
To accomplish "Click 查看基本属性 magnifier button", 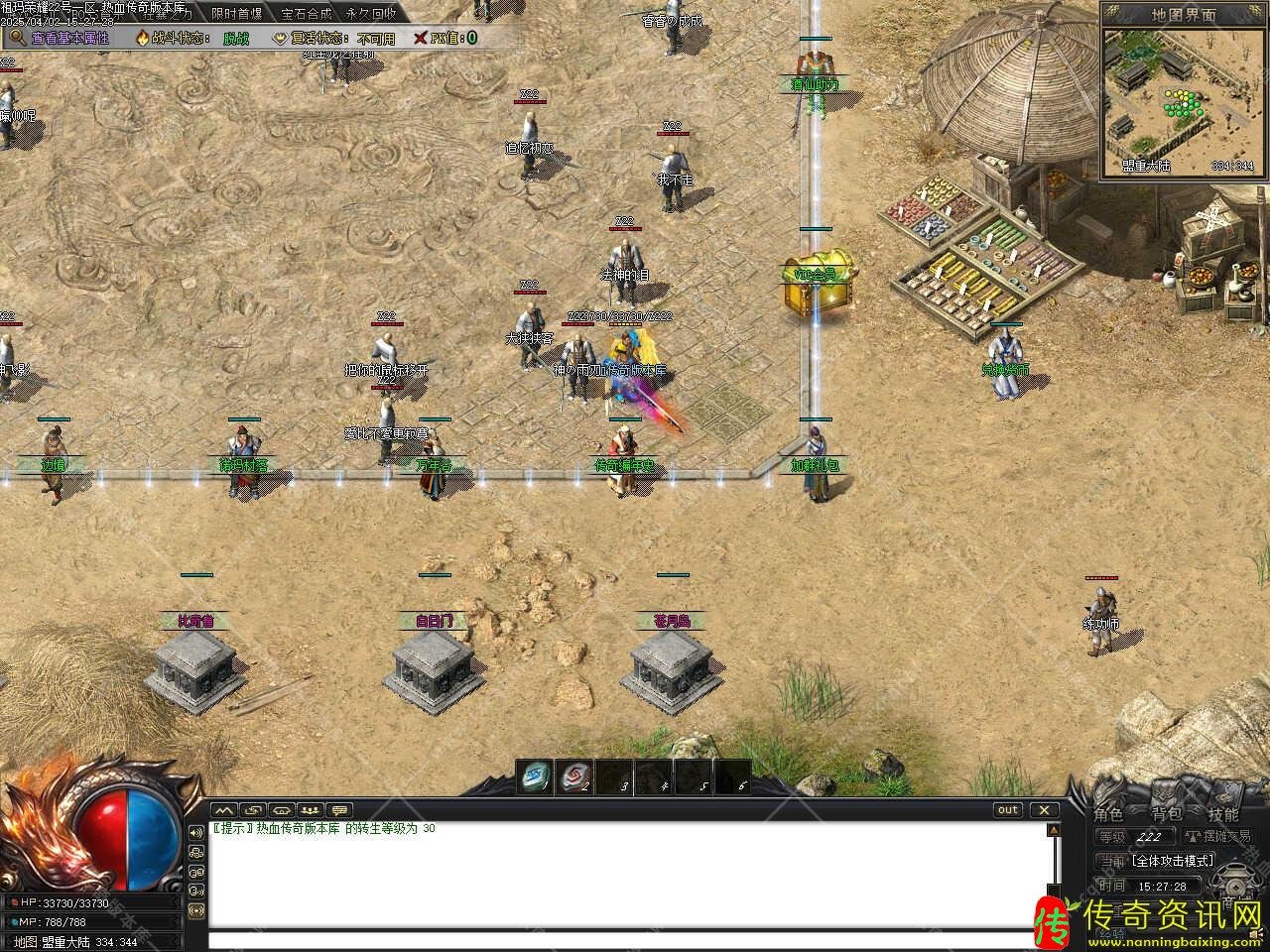I will click(x=60, y=38).
